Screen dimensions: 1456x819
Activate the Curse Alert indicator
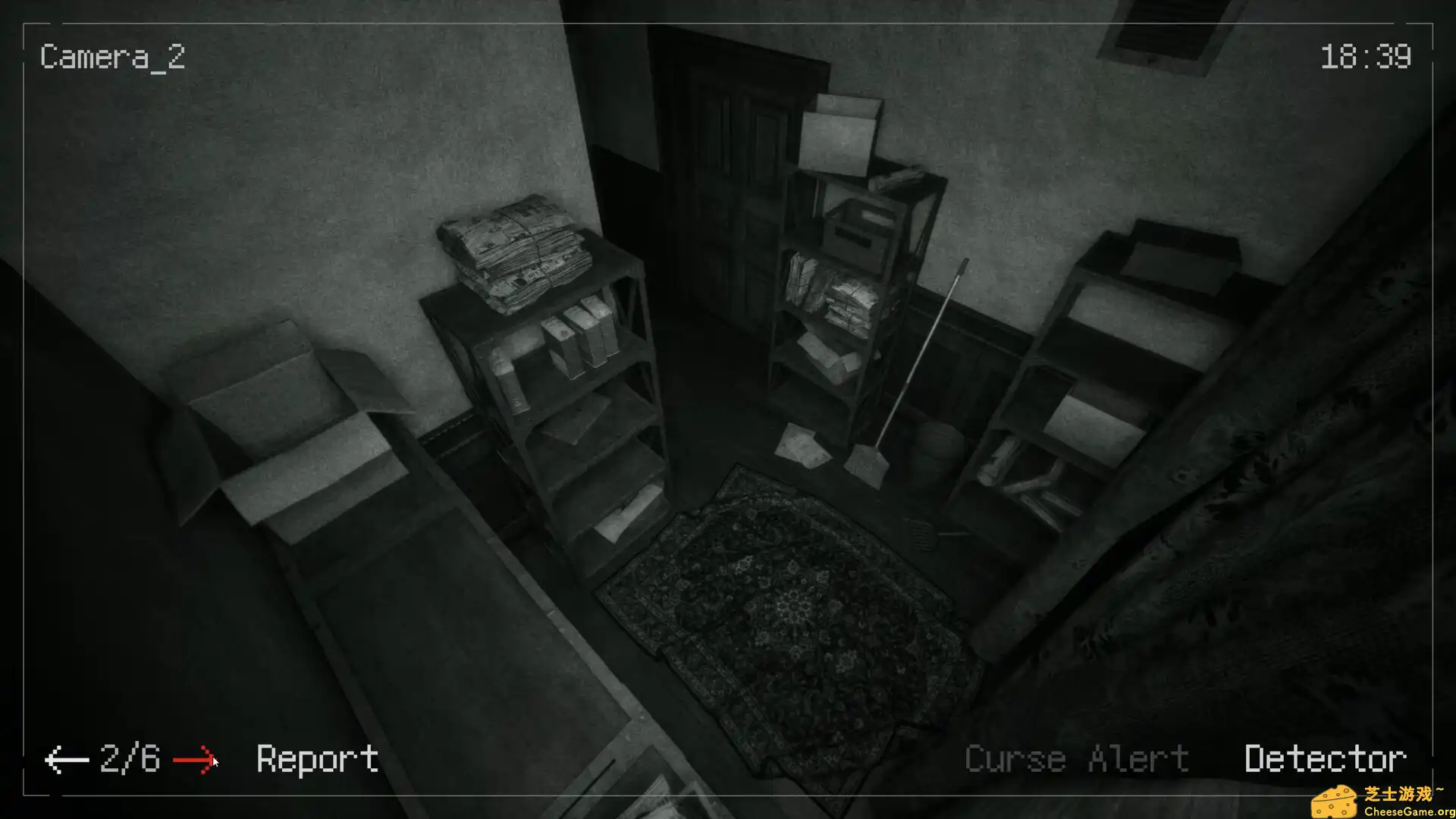1077,756
